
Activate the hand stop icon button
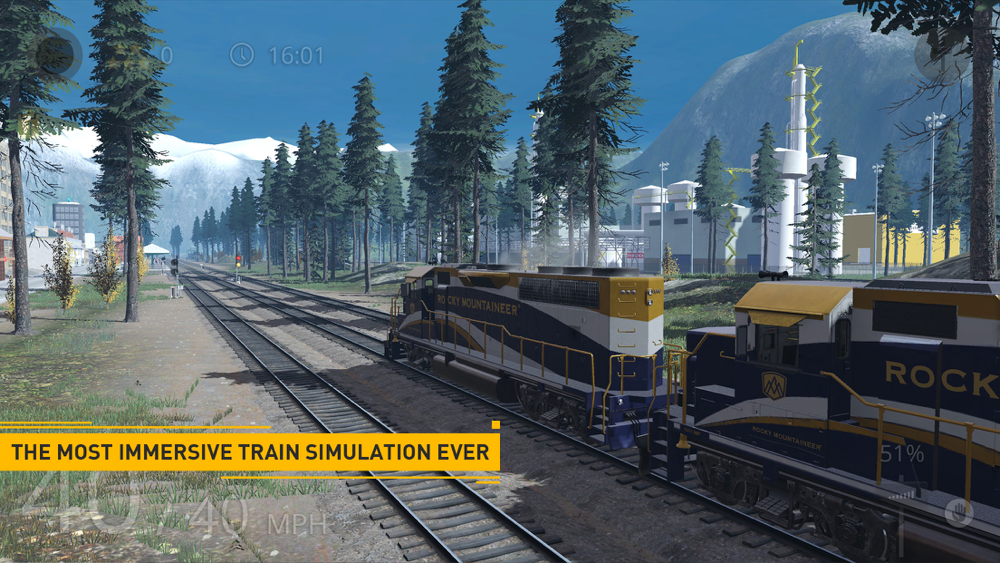[x=959, y=511]
